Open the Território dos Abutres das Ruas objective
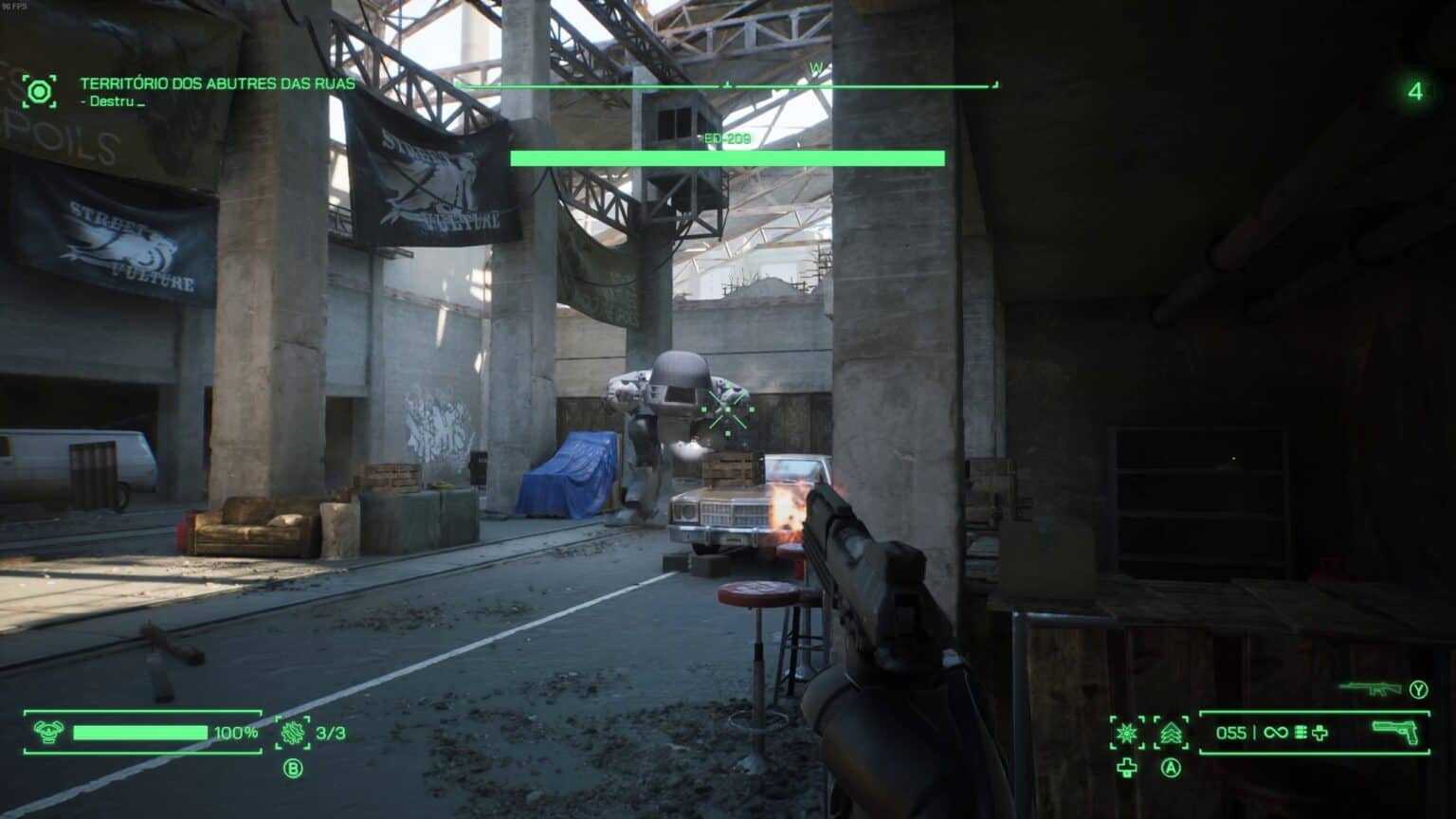 217,83
